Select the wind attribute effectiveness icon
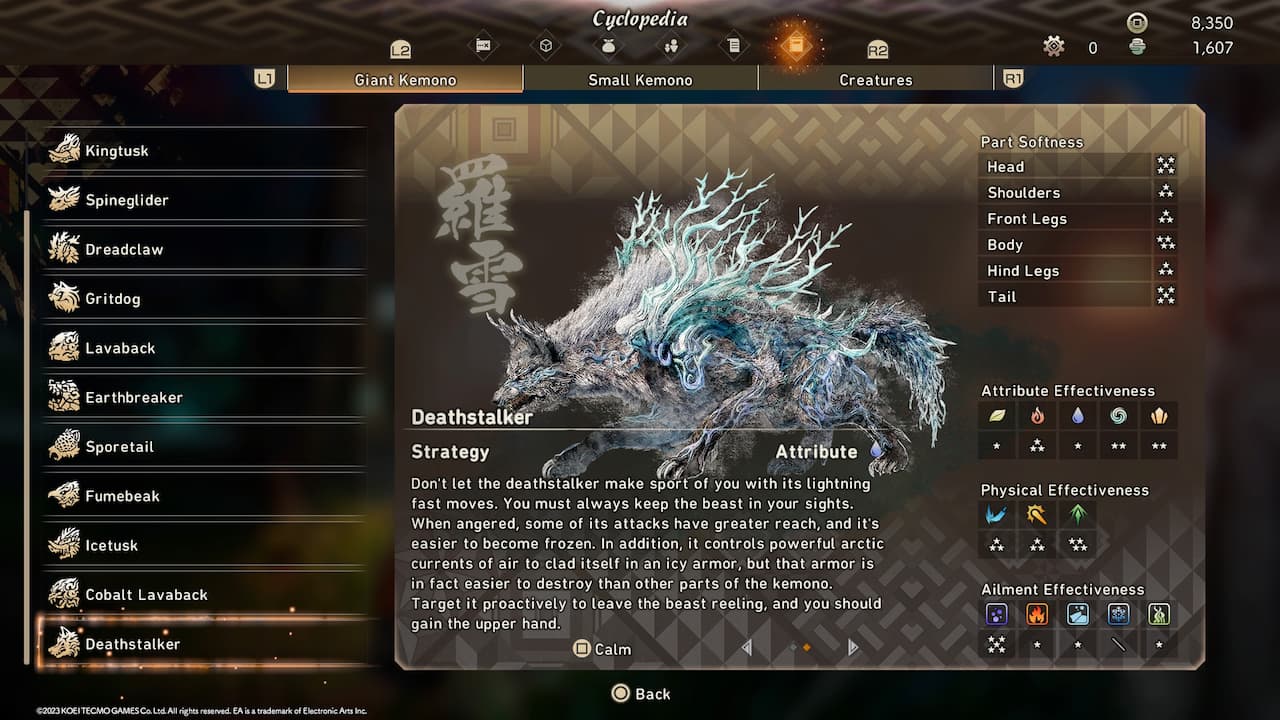Image resolution: width=1280 pixels, height=720 pixels. (x=1118, y=416)
